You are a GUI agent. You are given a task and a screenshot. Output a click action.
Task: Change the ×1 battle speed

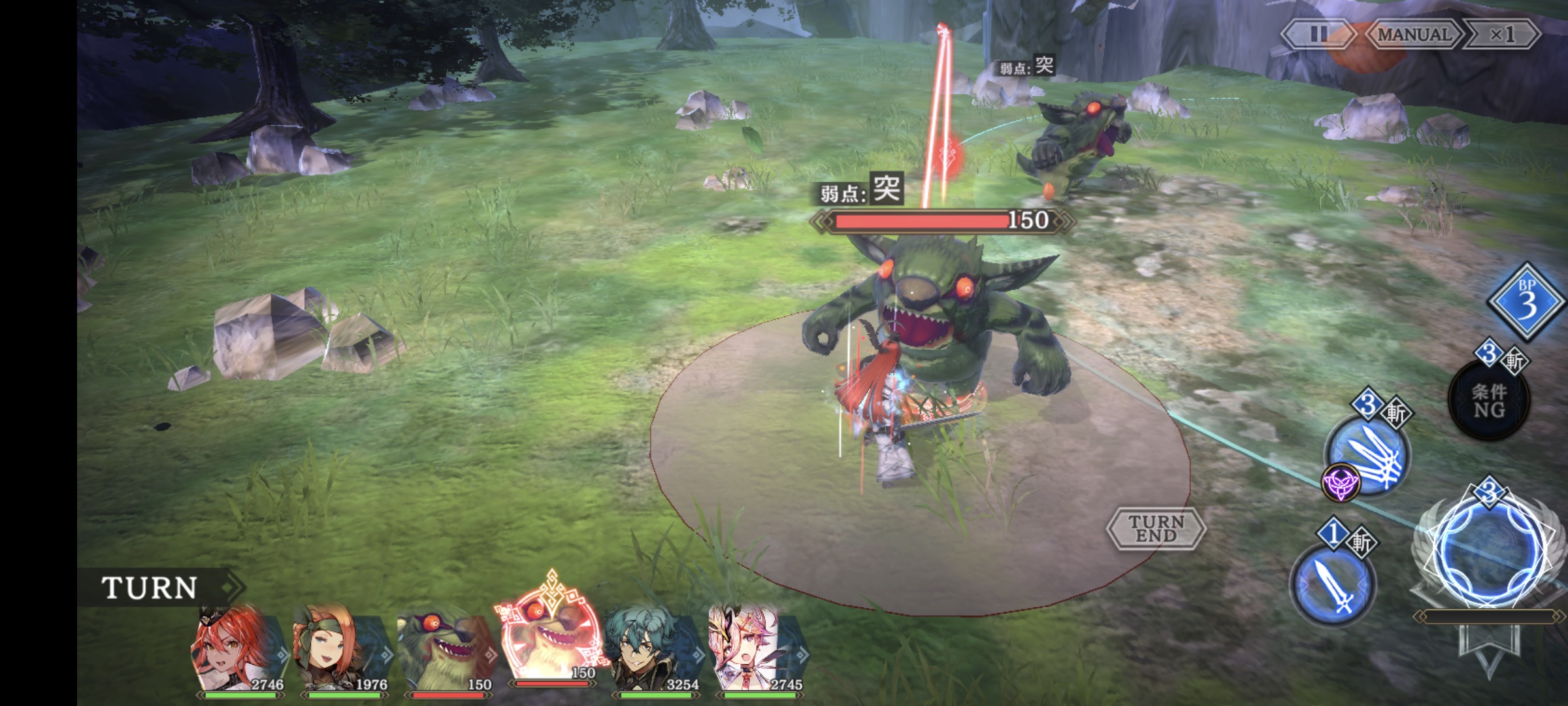point(1502,34)
